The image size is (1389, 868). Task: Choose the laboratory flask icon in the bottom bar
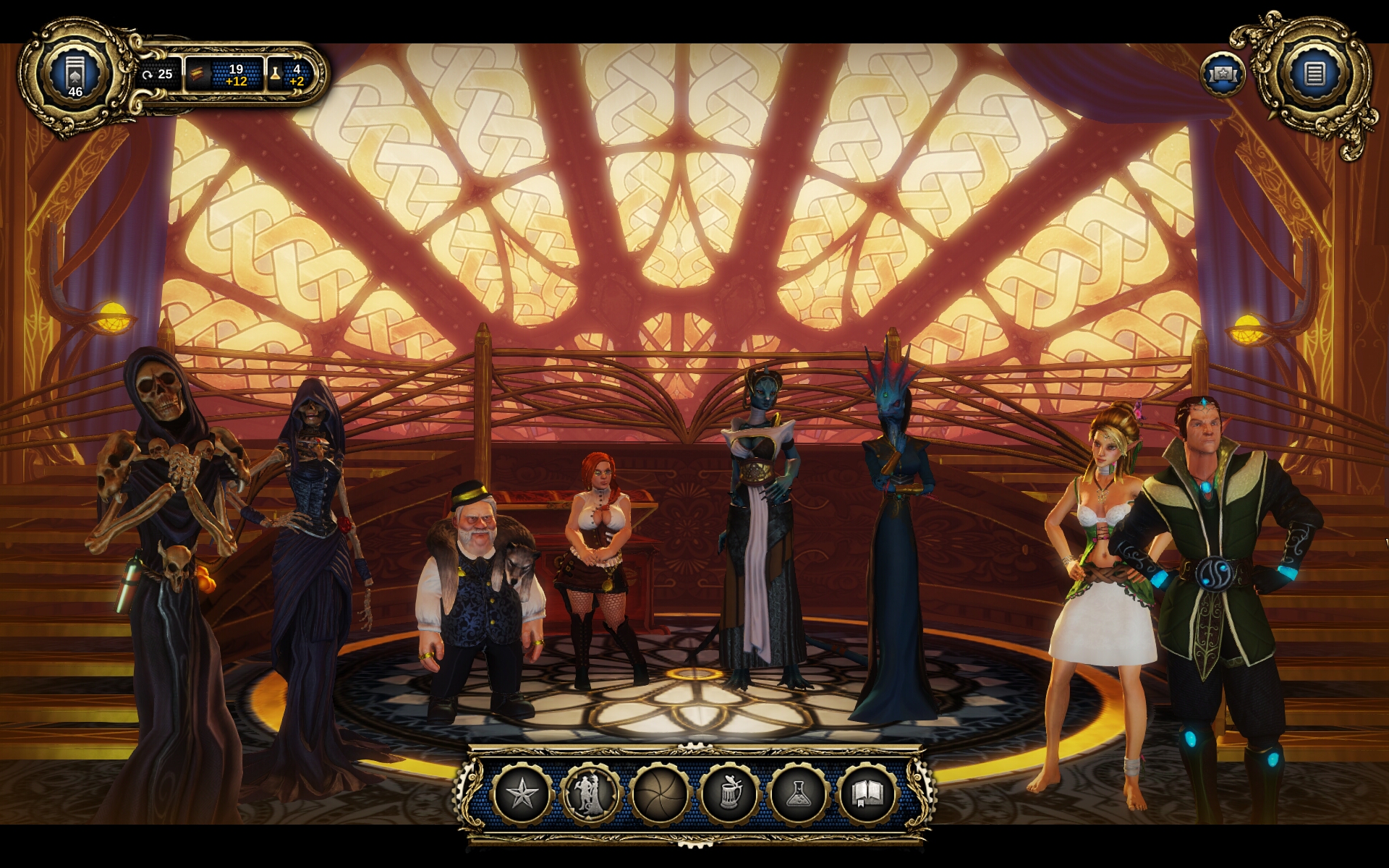click(x=798, y=794)
